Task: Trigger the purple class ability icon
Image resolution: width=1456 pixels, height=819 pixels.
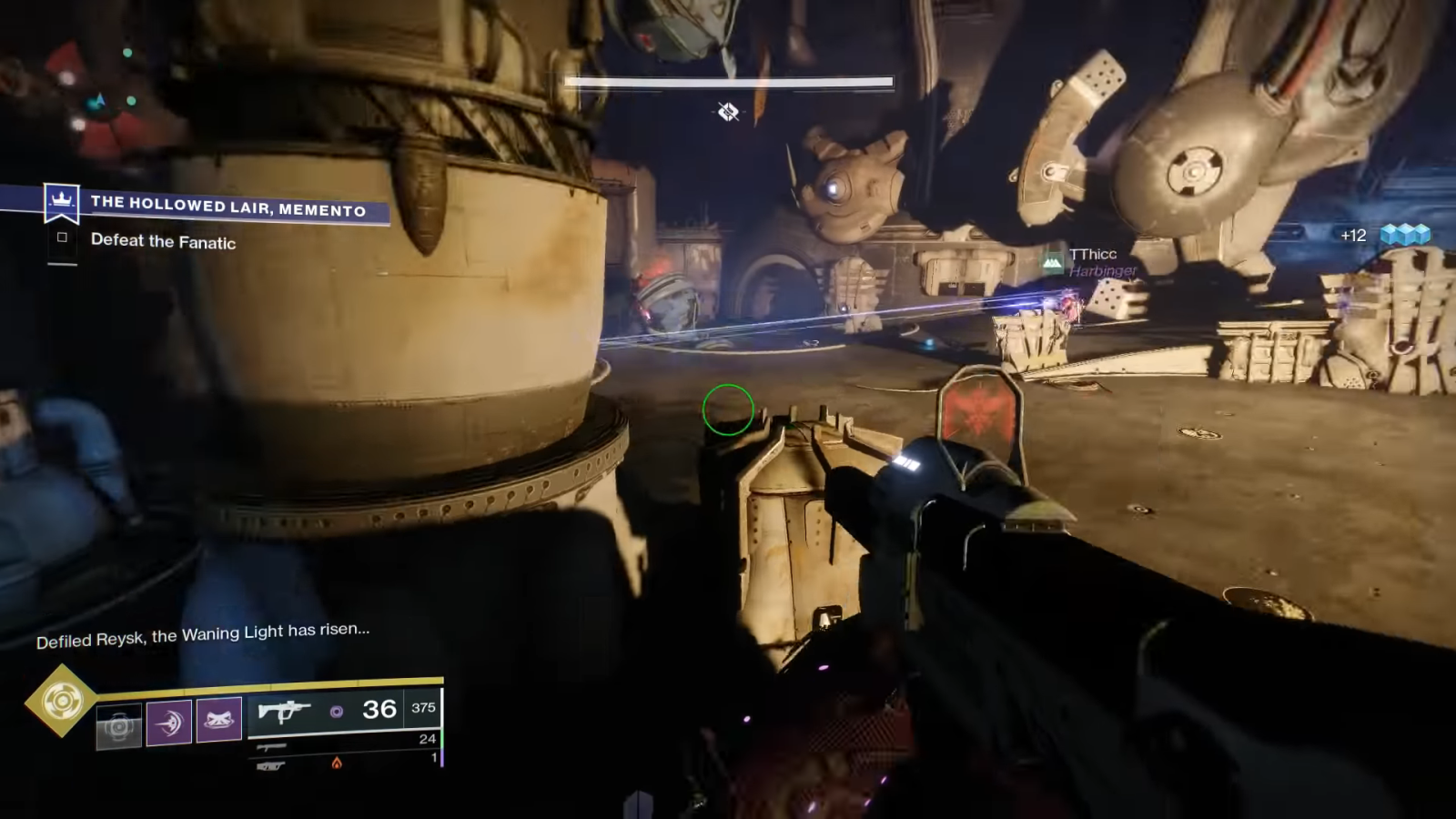Action: pos(219,720)
